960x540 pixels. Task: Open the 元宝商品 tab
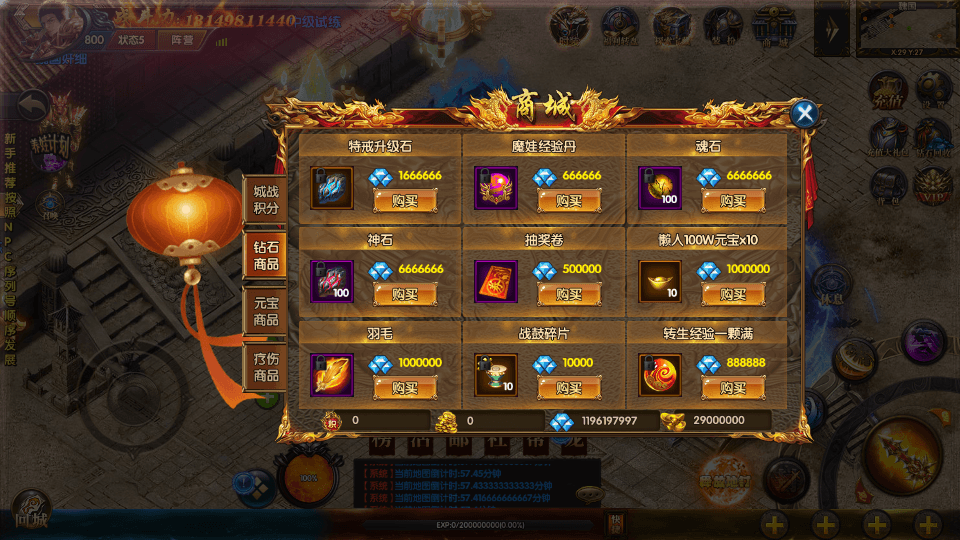265,312
